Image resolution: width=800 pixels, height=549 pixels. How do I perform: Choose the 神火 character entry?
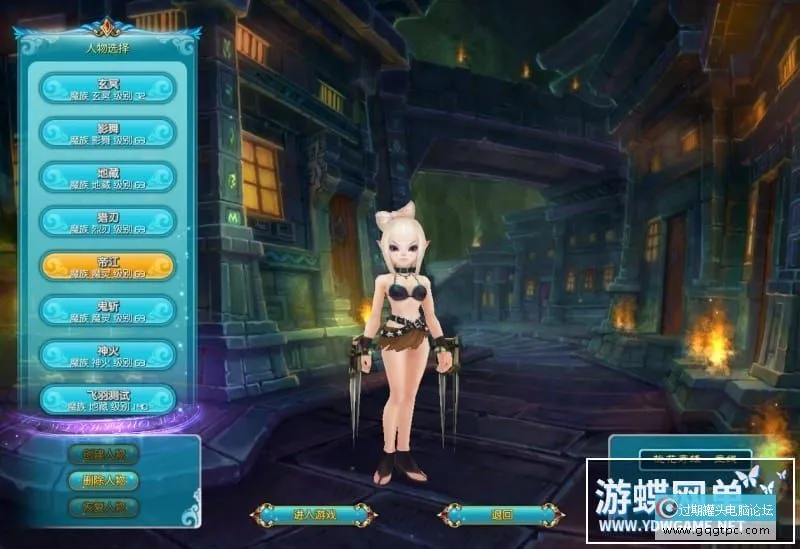click(x=107, y=354)
